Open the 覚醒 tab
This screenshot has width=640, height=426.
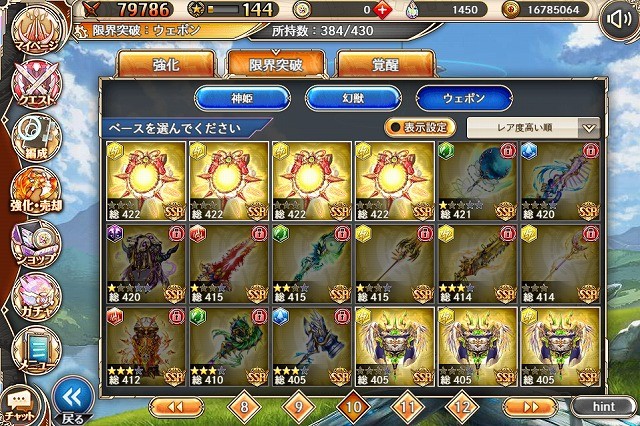tap(384, 66)
